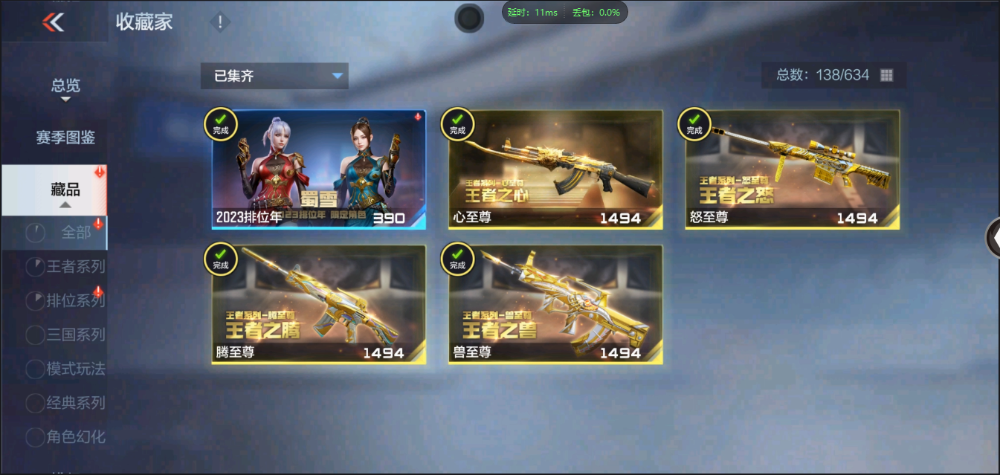The height and width of the screenshot is (475, 1000).
Task: View the 腾至尊 weapon card
Action: (318, 304)
